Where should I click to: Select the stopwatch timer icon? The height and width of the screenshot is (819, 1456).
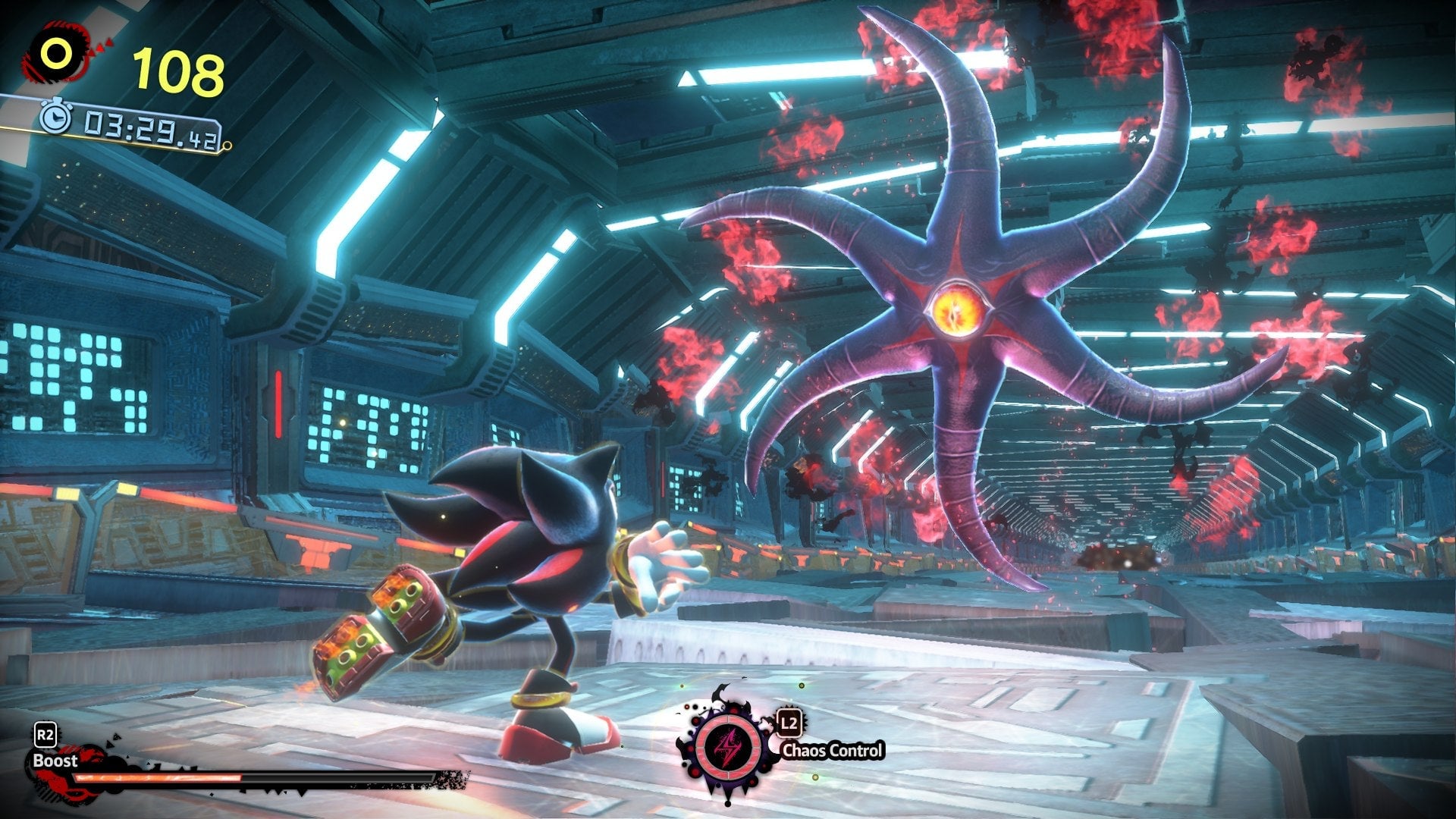[55, 118]
